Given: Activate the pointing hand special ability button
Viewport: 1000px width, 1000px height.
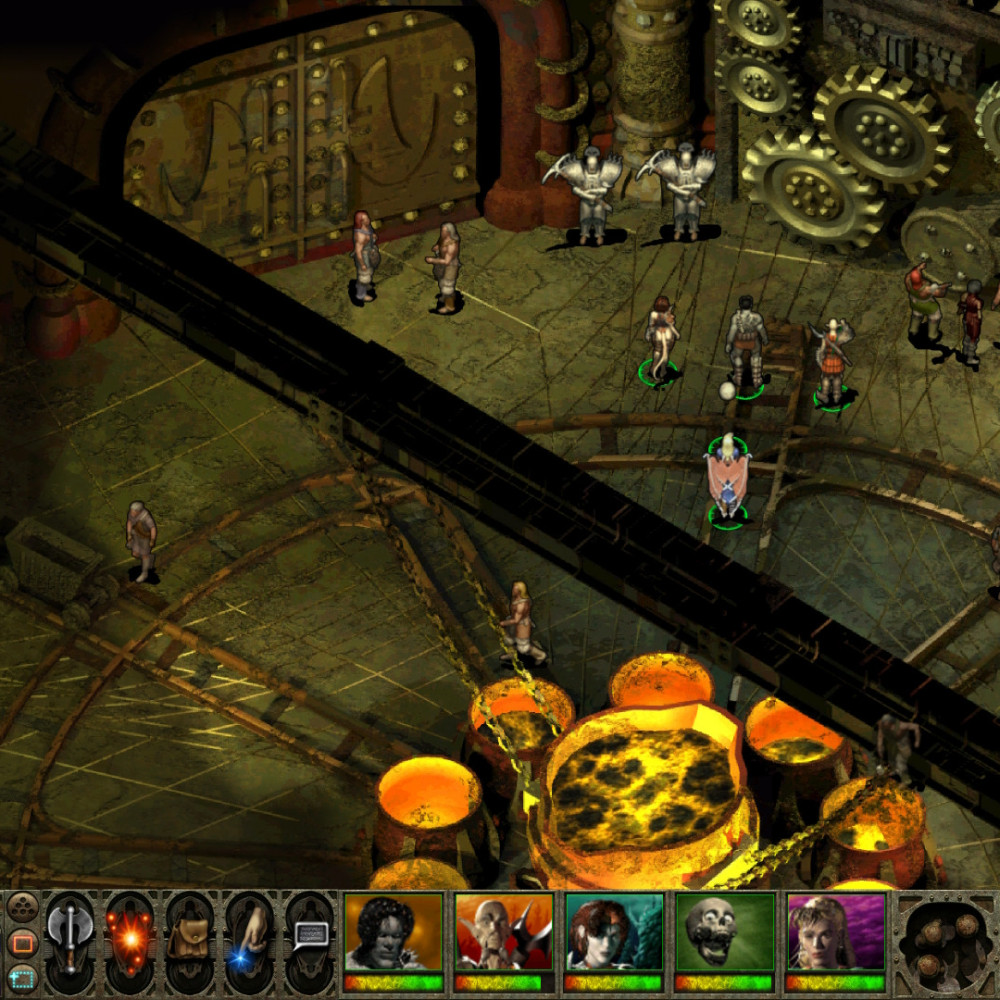Looking at the screenshot, I should click(250, 940).
